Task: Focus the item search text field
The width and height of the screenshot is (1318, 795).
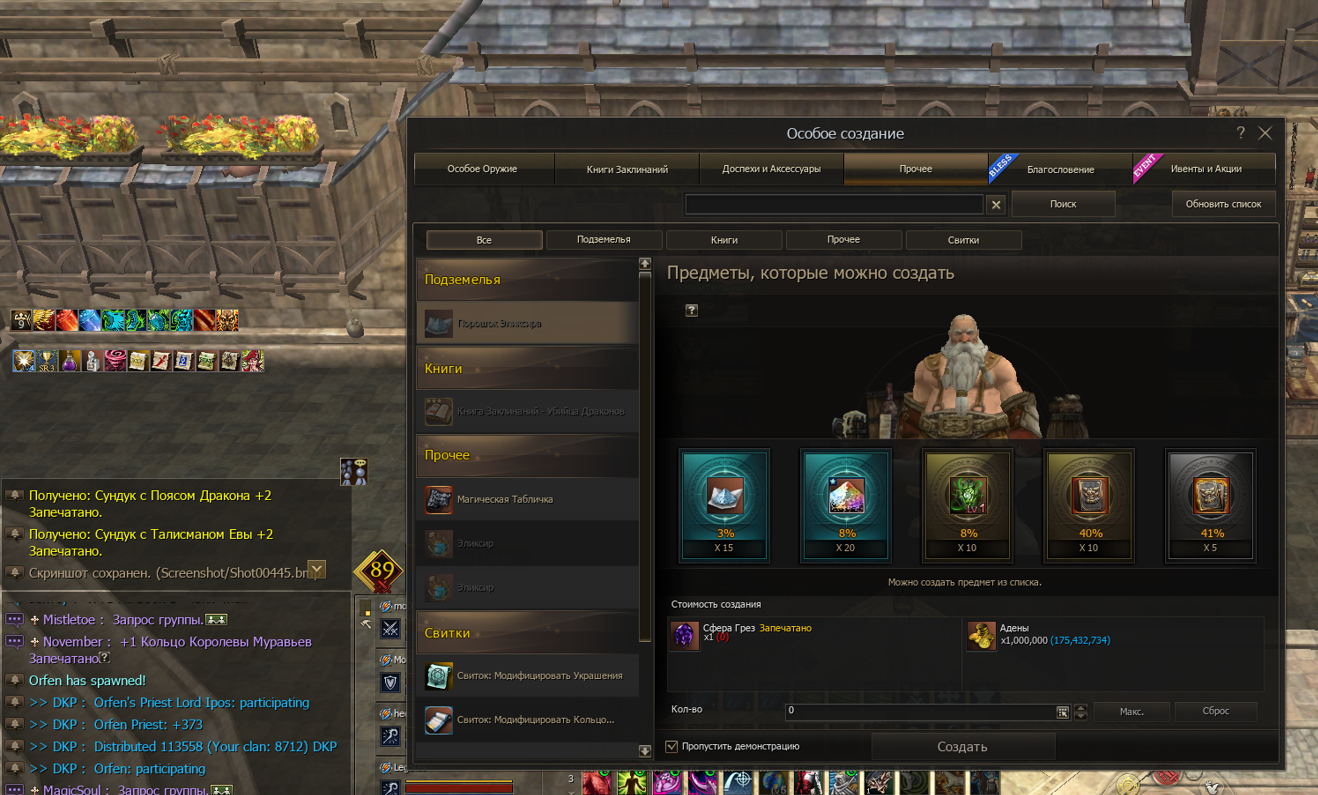Action: [x=834, y=204]
